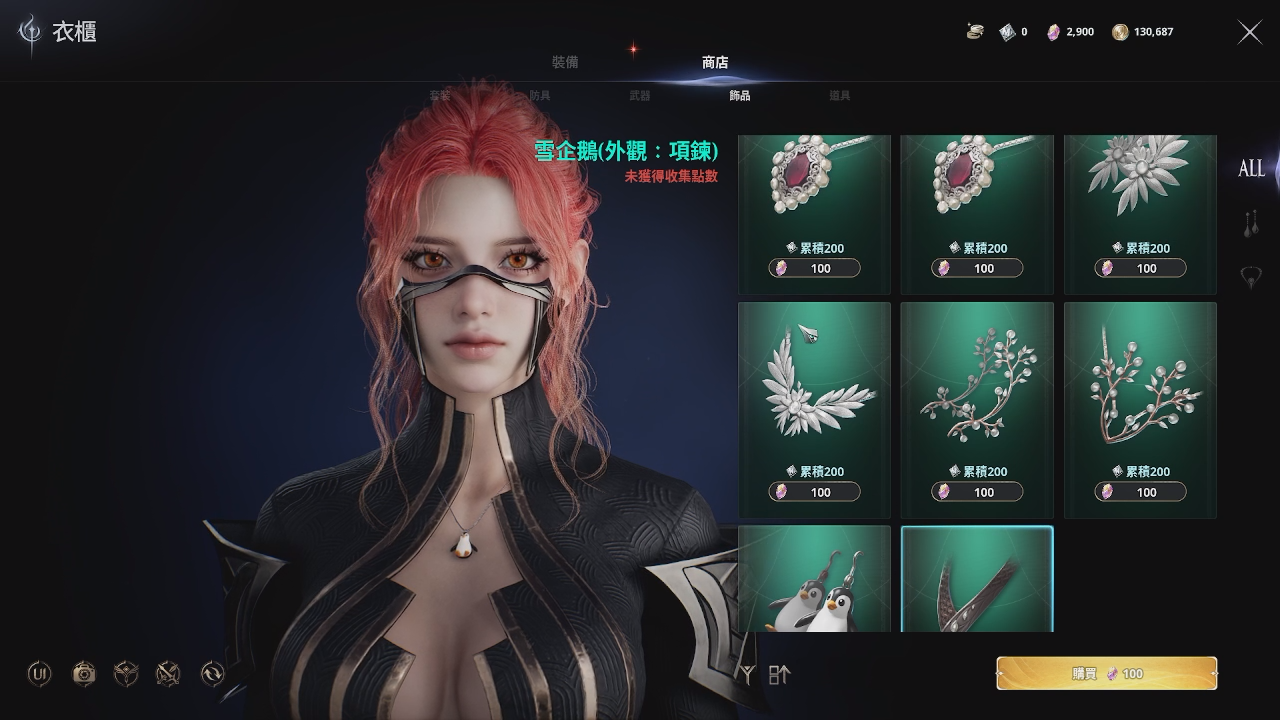Select the 防具 armor category
The width and height of the screenshot is (1280, 720).
(540, 96)
